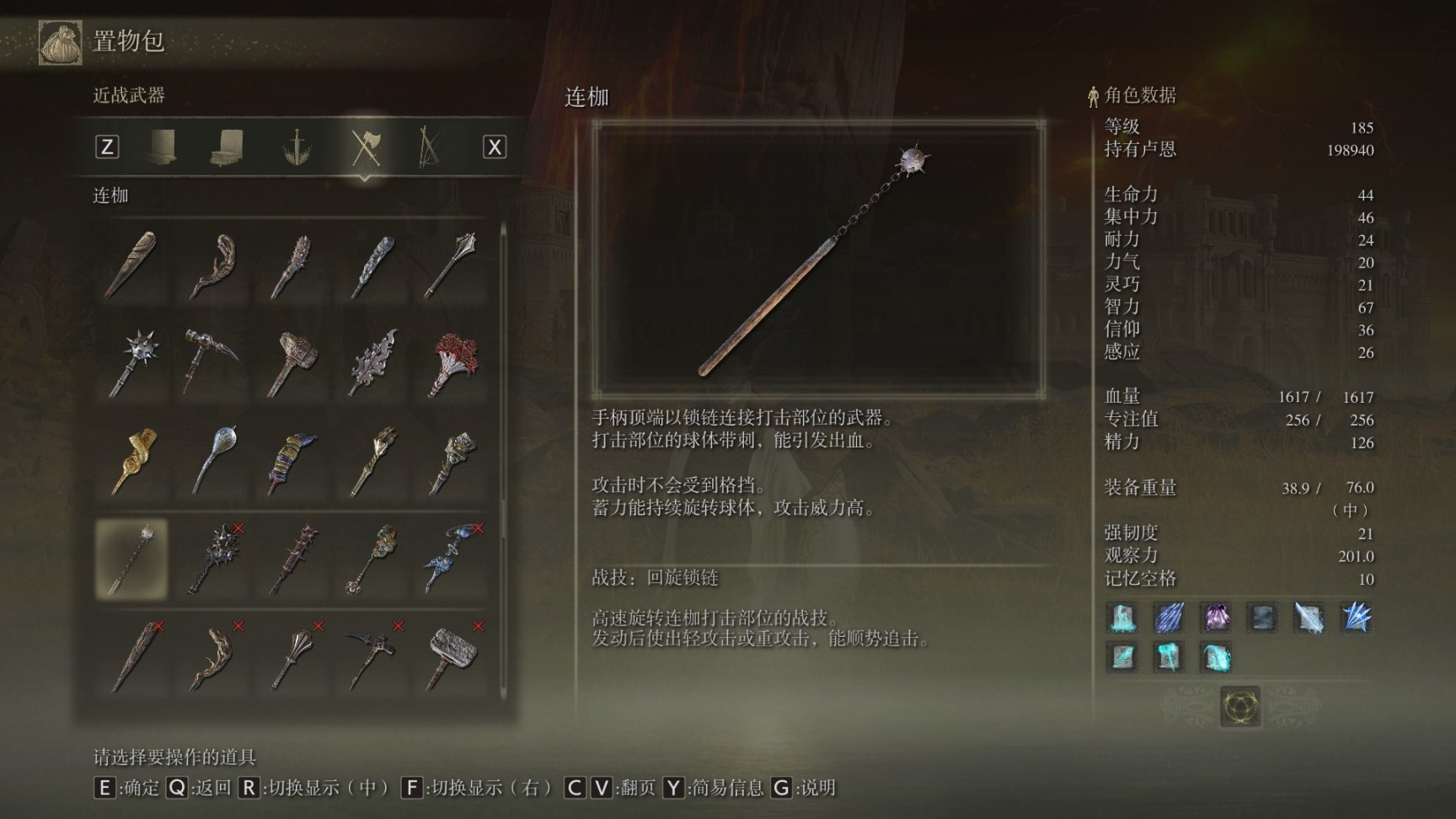Choose the blue starry flail with red X
The height and width of the screenshot is (819, 1456).
tap(454, 559)
